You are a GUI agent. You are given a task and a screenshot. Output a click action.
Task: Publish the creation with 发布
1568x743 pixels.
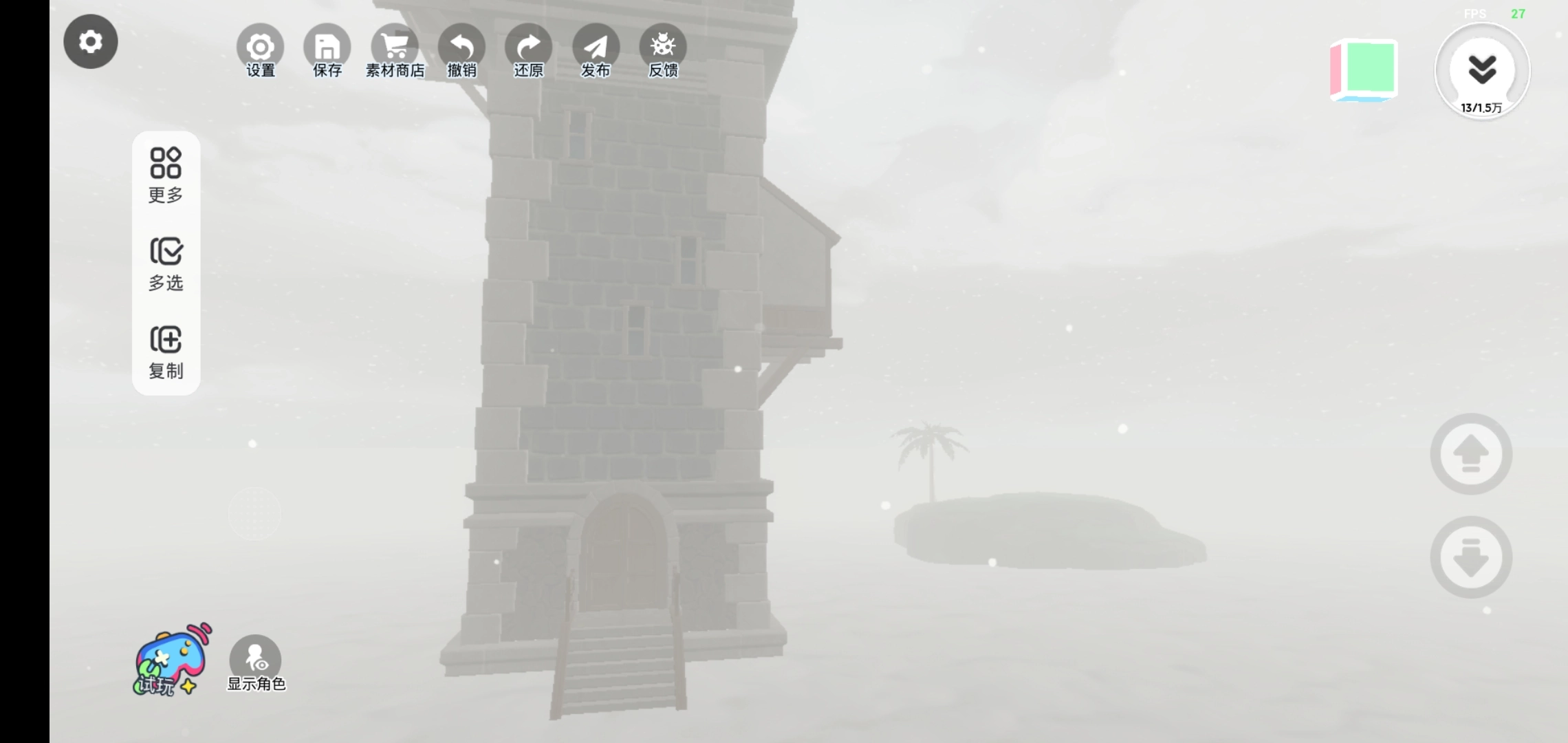pyautogui.click(x=596, y=51)
